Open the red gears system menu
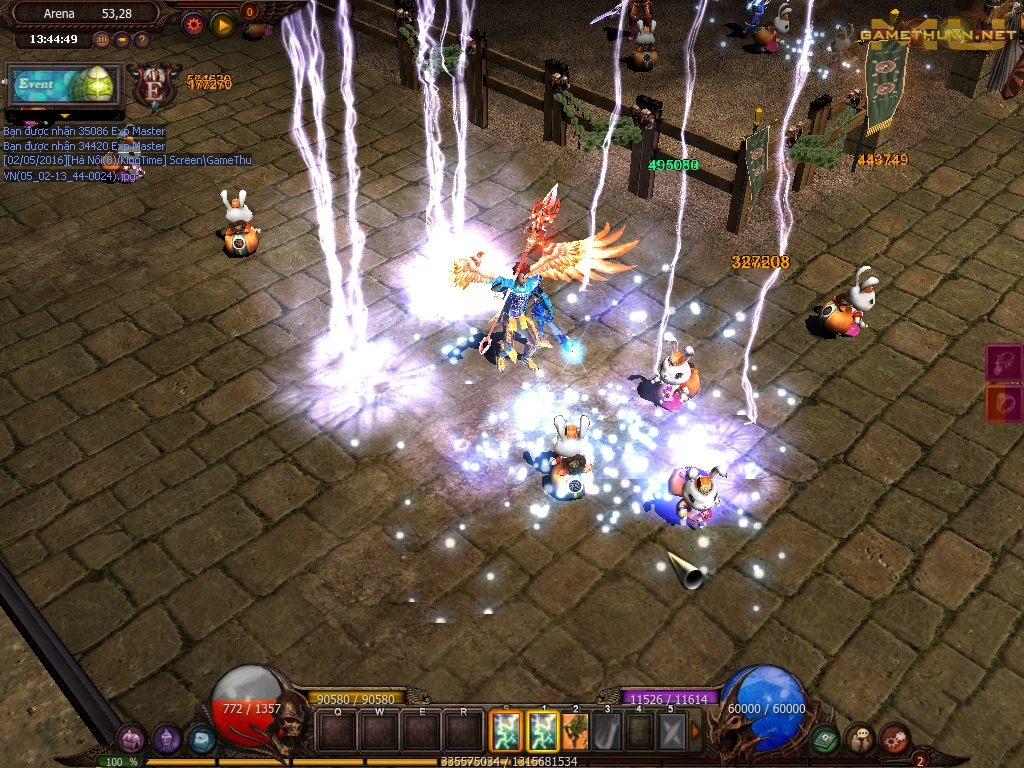Image resolution: width=1024 pixels, height=768 pixels. (894, 740)
